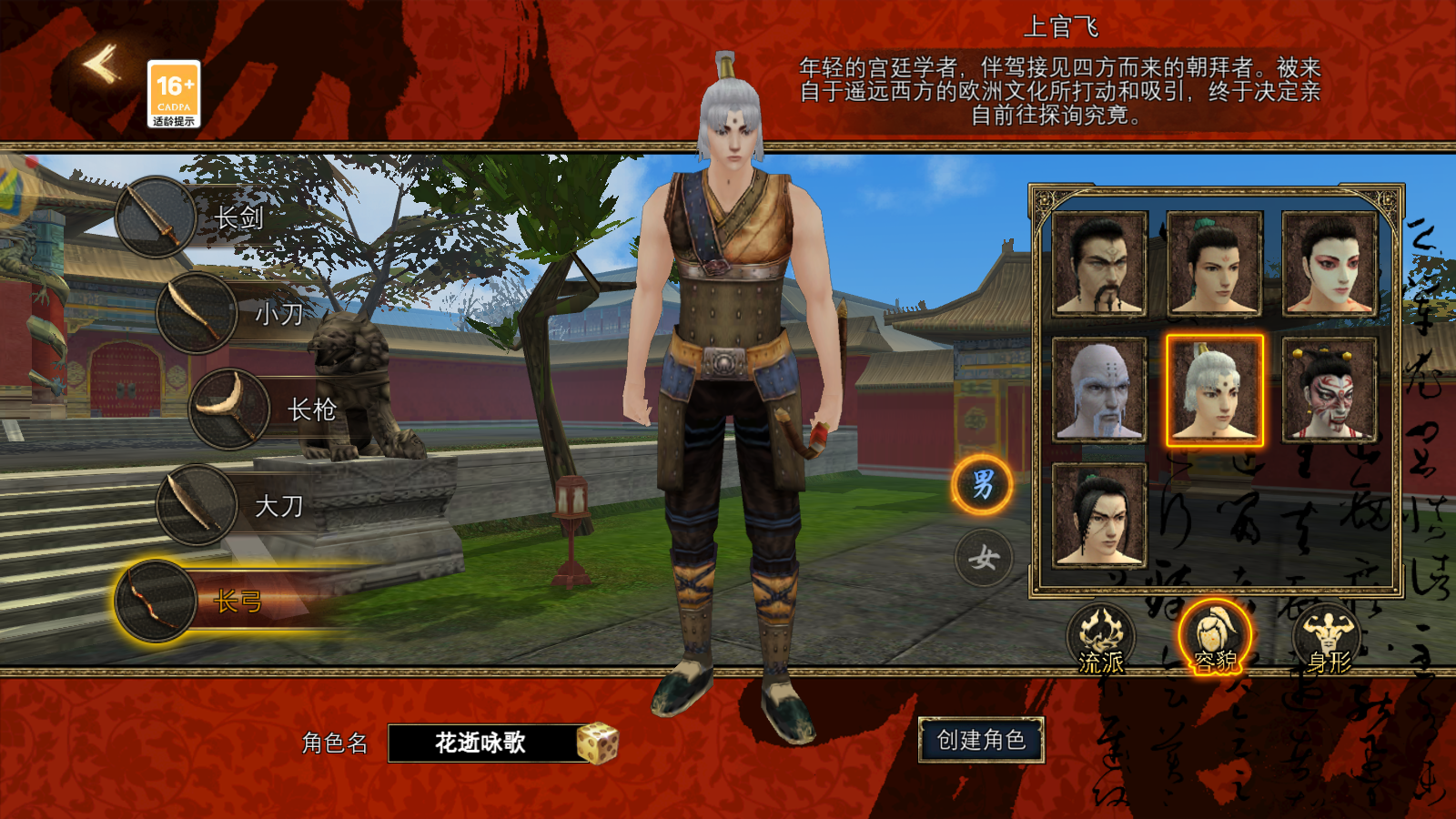Image resolution: width=1456 pixels, height=819 pixels.
Task: Click the dice icon to randomize name
Action: [601, 742]
